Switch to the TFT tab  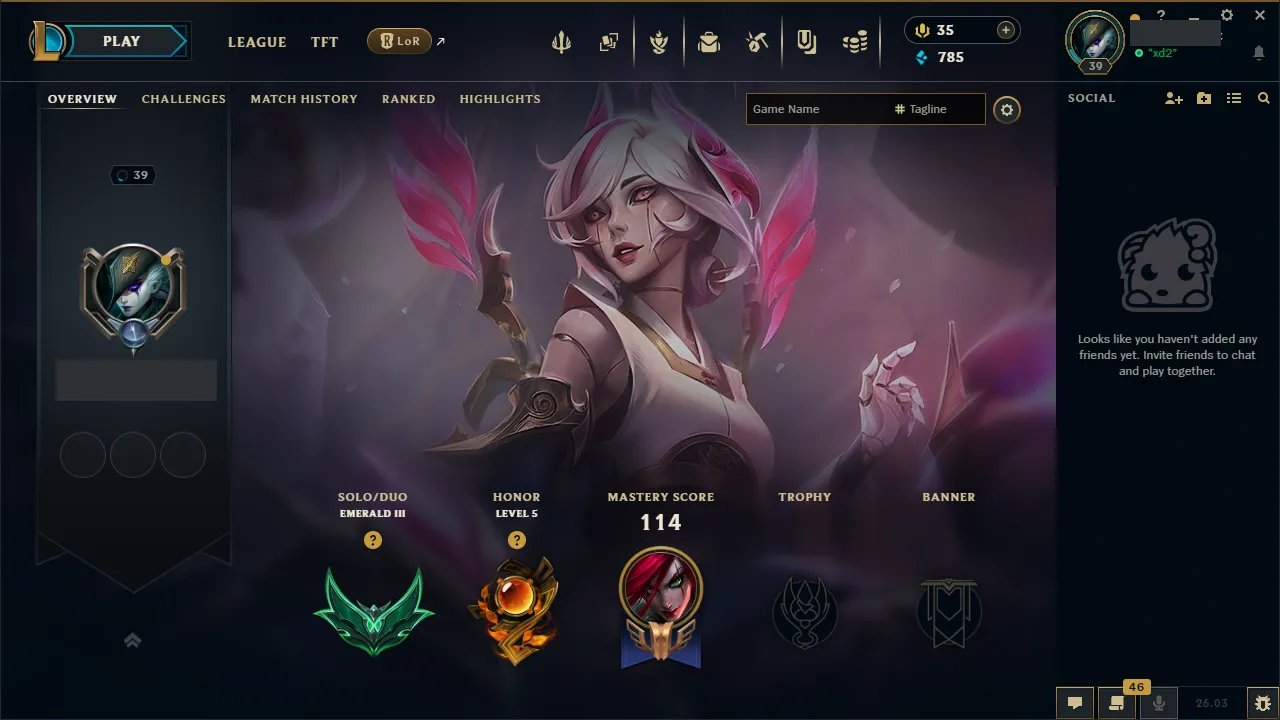coord(324,42)
